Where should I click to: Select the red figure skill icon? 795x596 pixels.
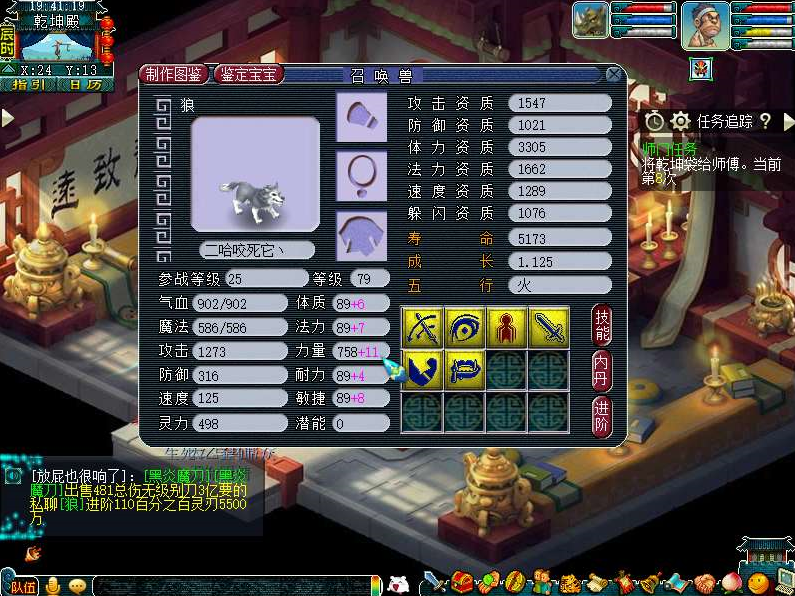click(x=507, y=328)
